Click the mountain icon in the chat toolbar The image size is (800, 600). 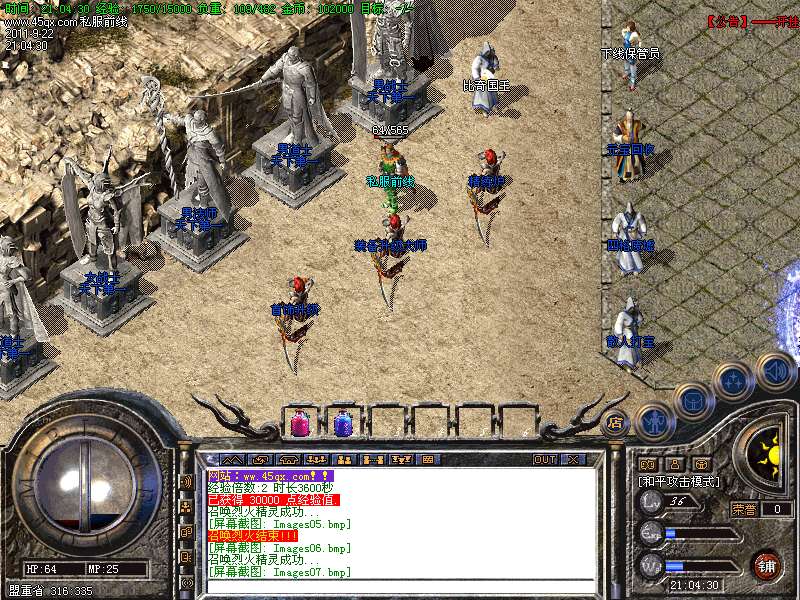point(226,460)
